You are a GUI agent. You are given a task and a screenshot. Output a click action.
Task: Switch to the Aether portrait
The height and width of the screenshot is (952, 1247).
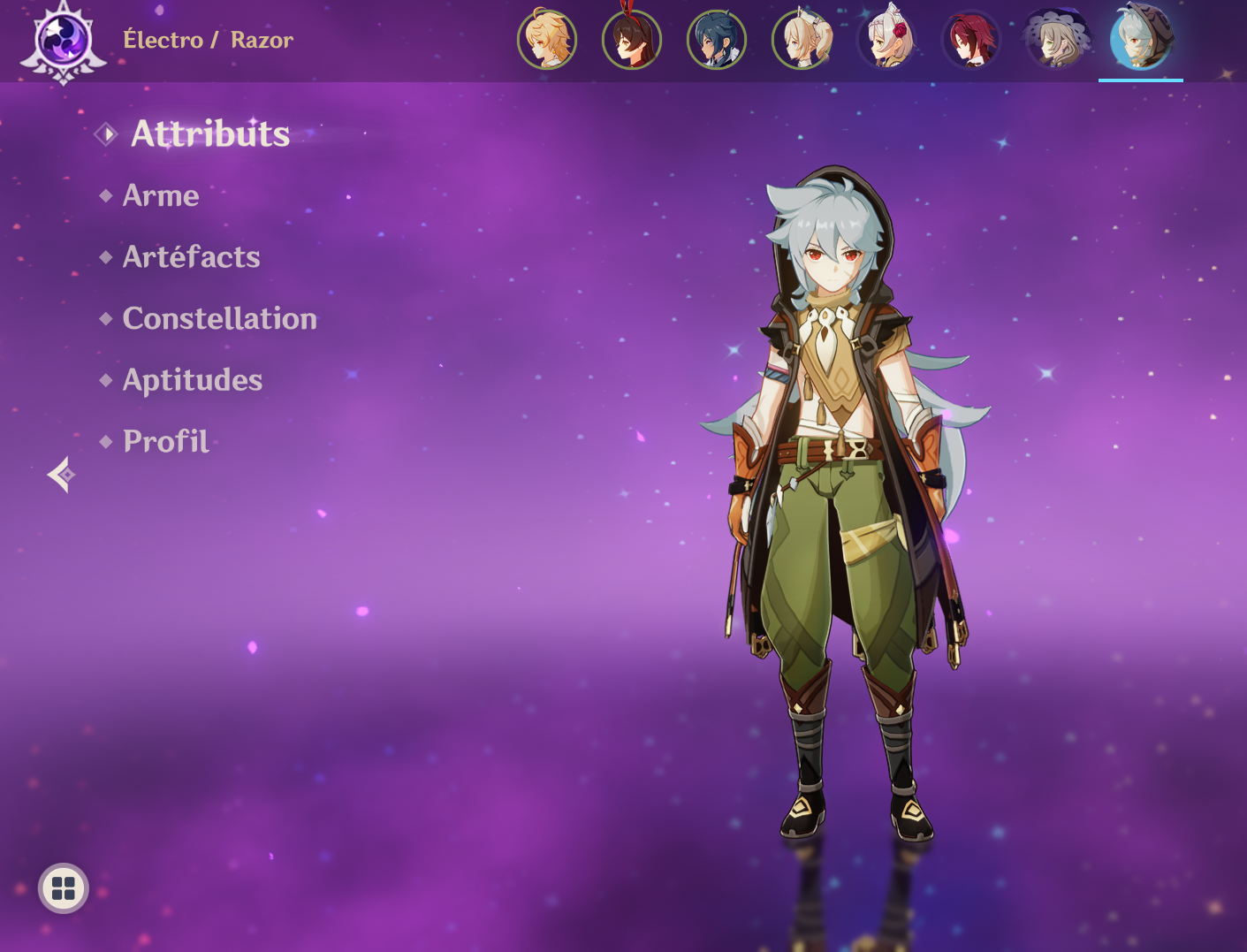tap(547, 40)
